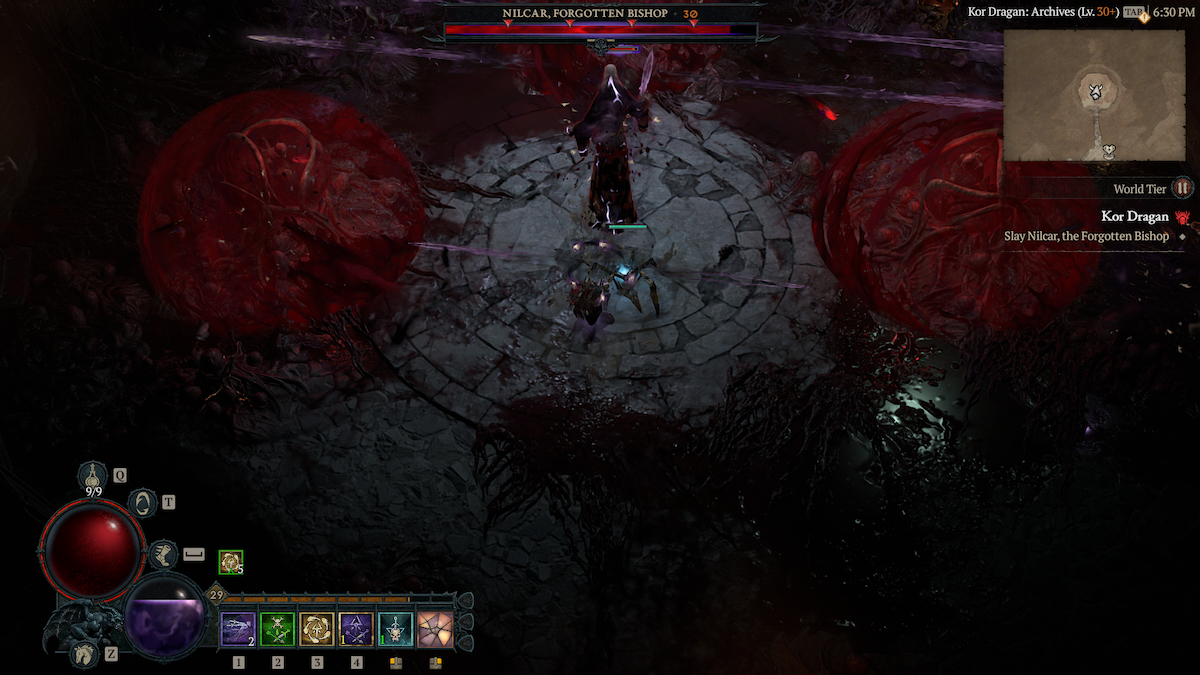This screenshot has height=675, width=1200.
Task: Open the town portal icon
Action: (144, 503)
